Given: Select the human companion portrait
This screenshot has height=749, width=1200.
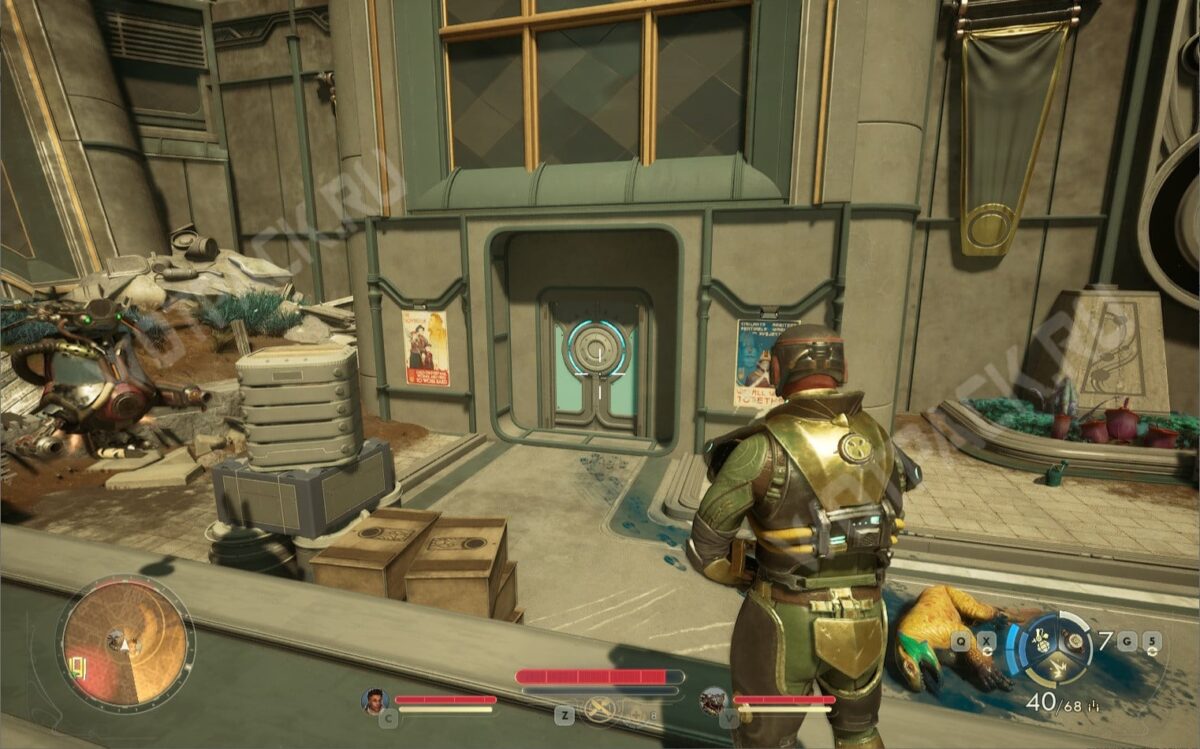Looking at the screenshot, I should [x=375, y=700].
